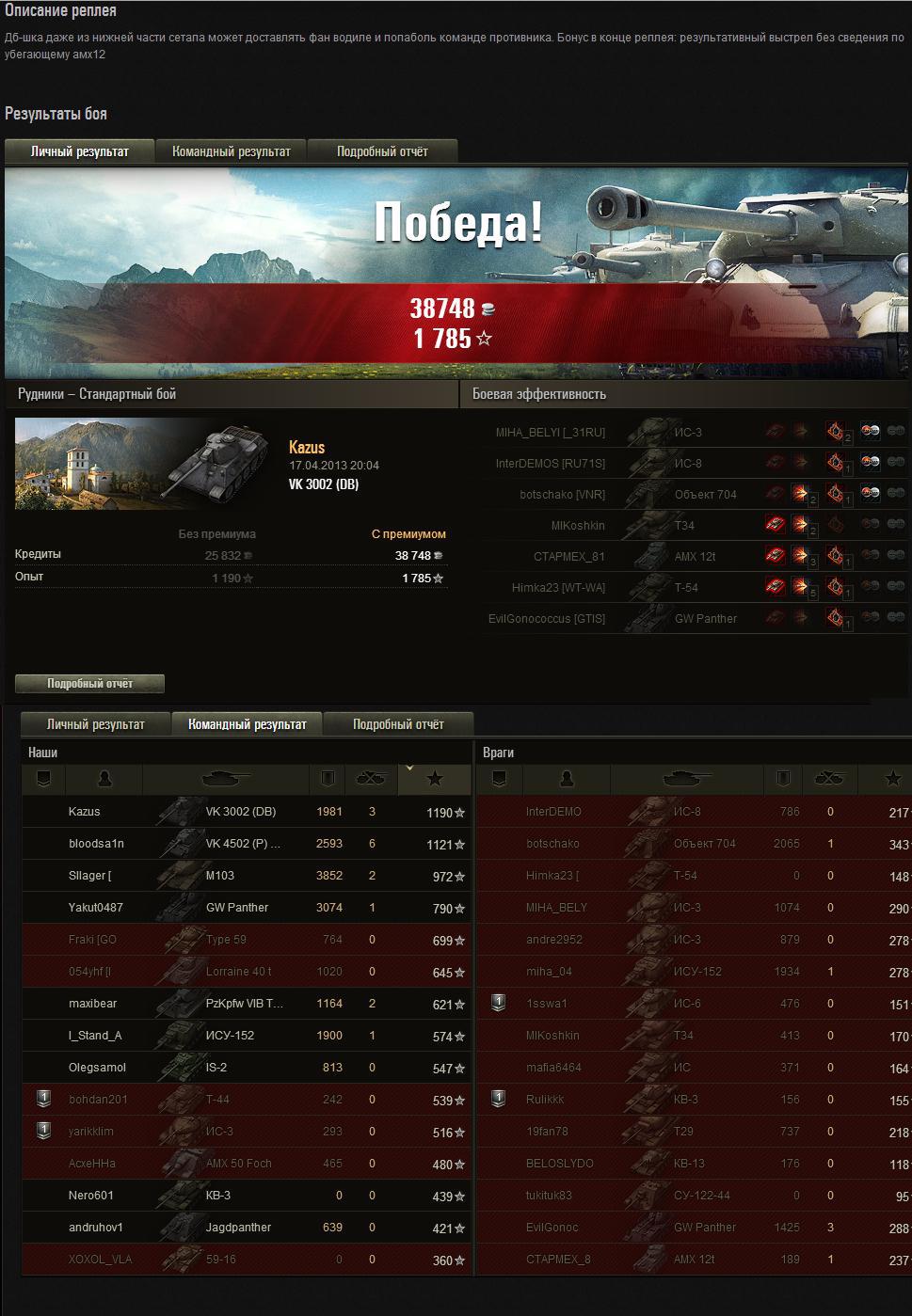The height and width of the screenshot is (1316, 912).
Task: Select Kazus row in the Наши team list
Action: pos(245,812)
